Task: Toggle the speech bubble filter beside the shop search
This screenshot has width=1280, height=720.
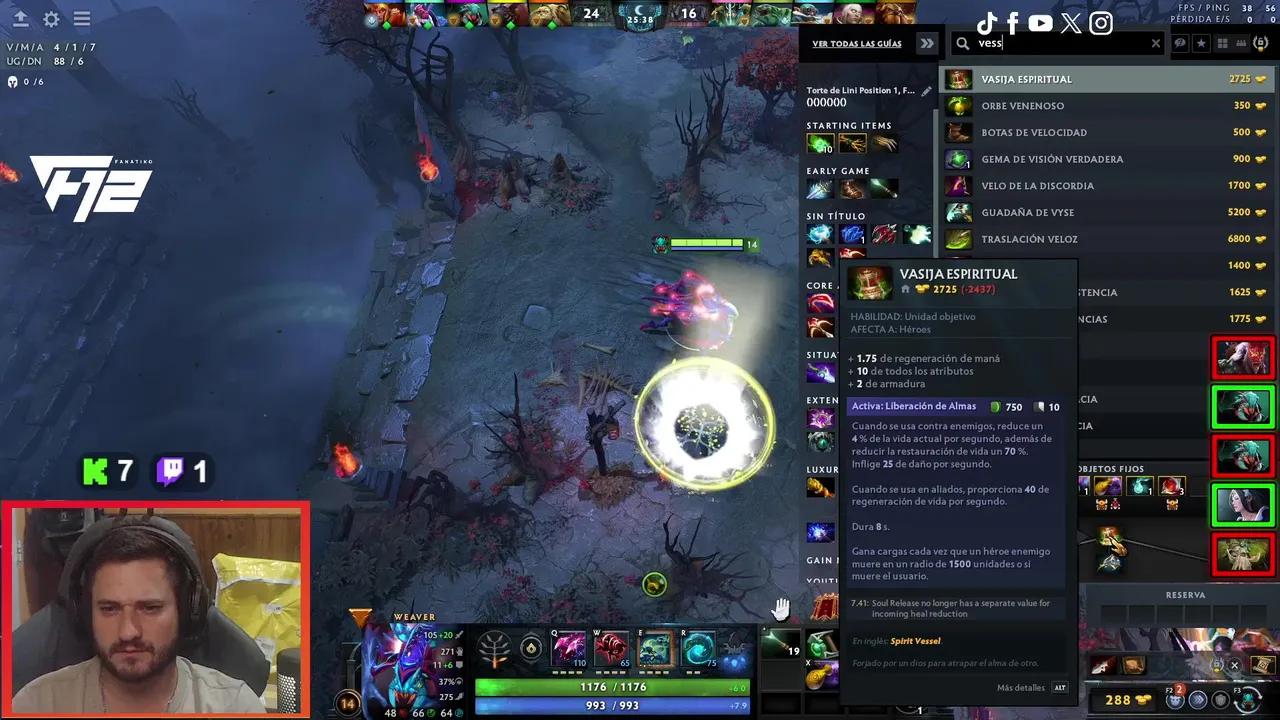Action: pyautogui.click(x=1181, y=43)
